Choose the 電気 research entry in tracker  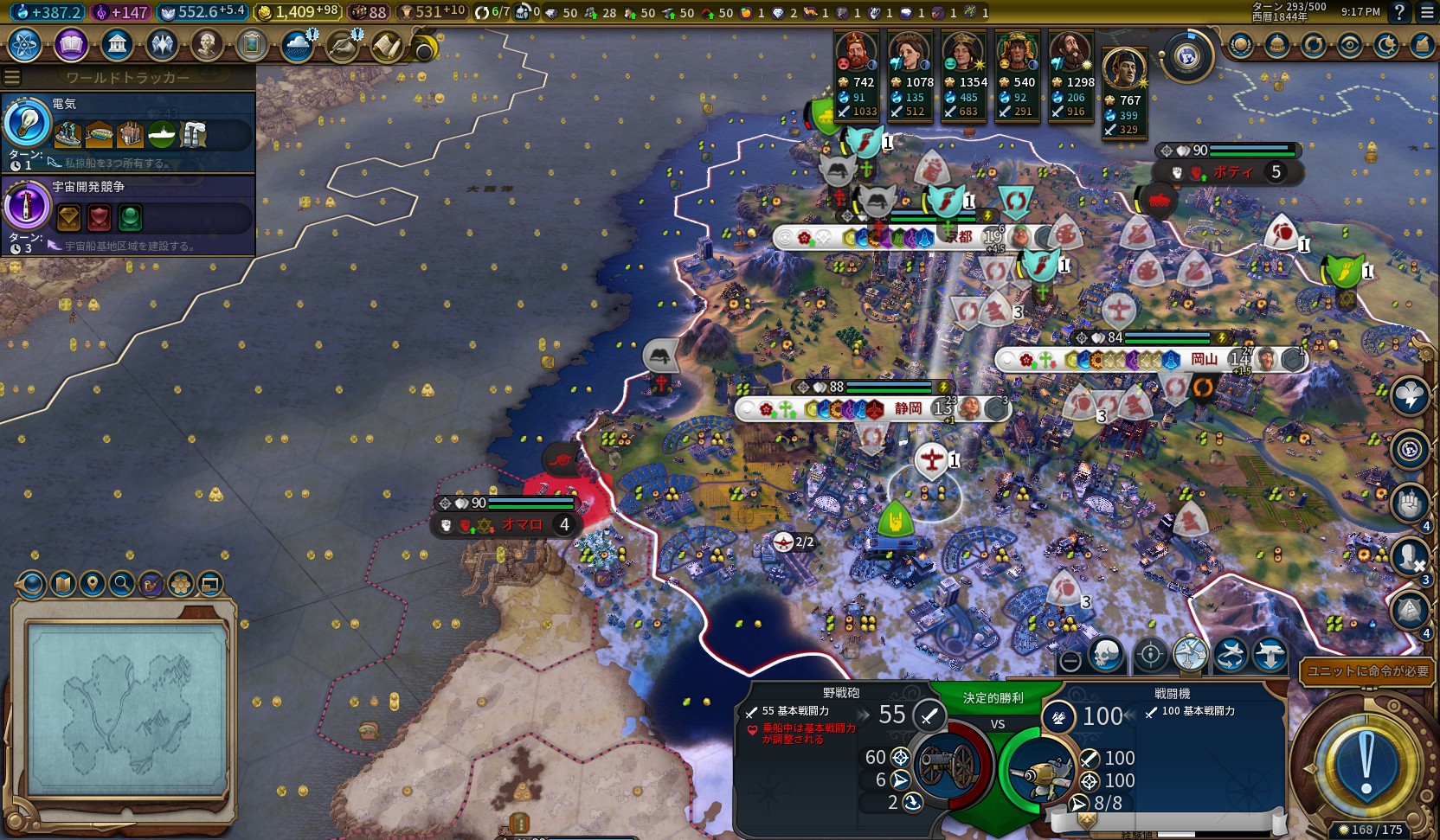(128, 131)
